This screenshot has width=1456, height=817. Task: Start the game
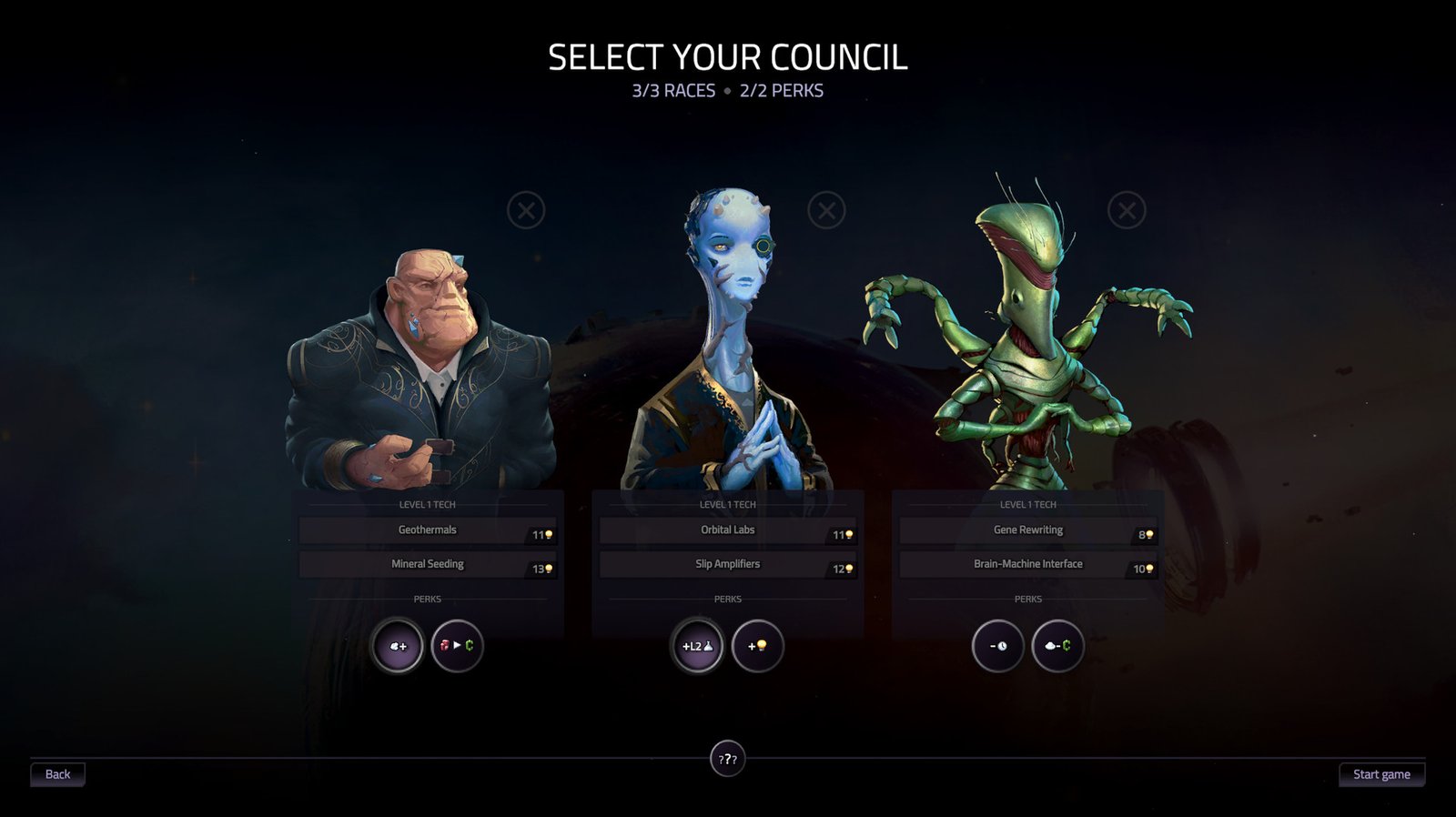(x=1381, y=774)
